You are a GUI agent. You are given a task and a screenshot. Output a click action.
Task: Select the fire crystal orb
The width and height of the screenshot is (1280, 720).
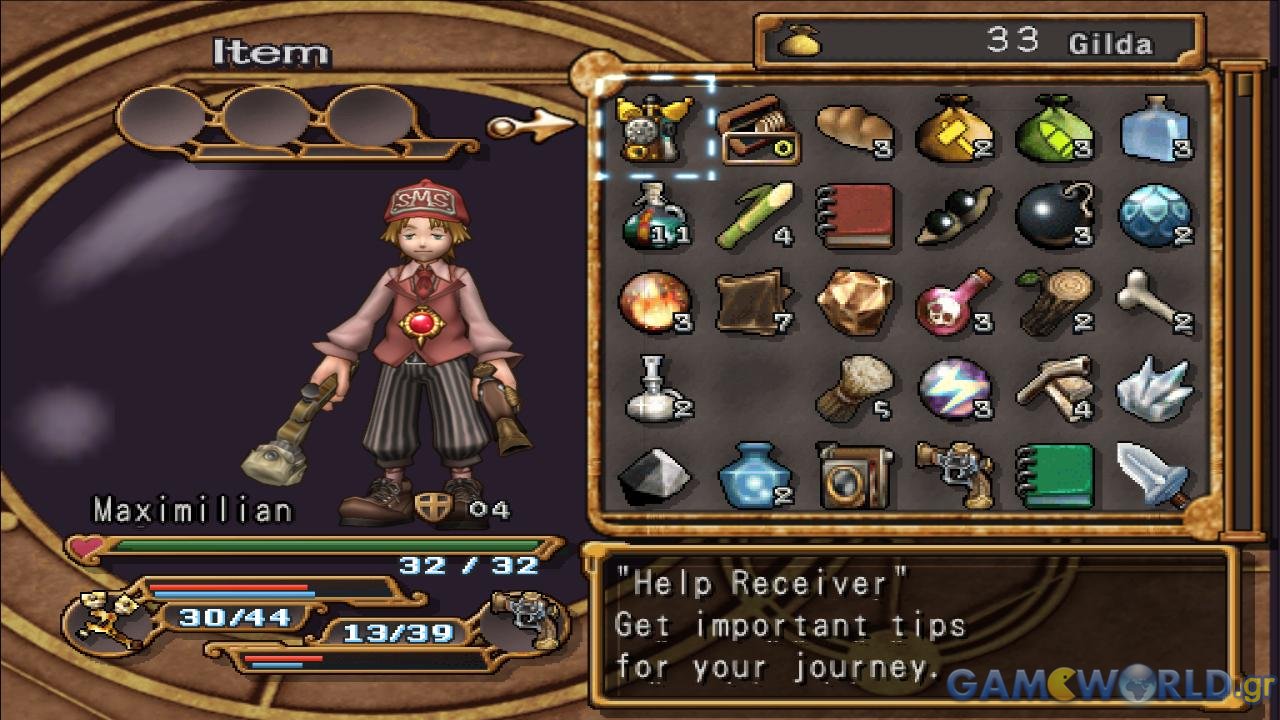pos(653,301)
